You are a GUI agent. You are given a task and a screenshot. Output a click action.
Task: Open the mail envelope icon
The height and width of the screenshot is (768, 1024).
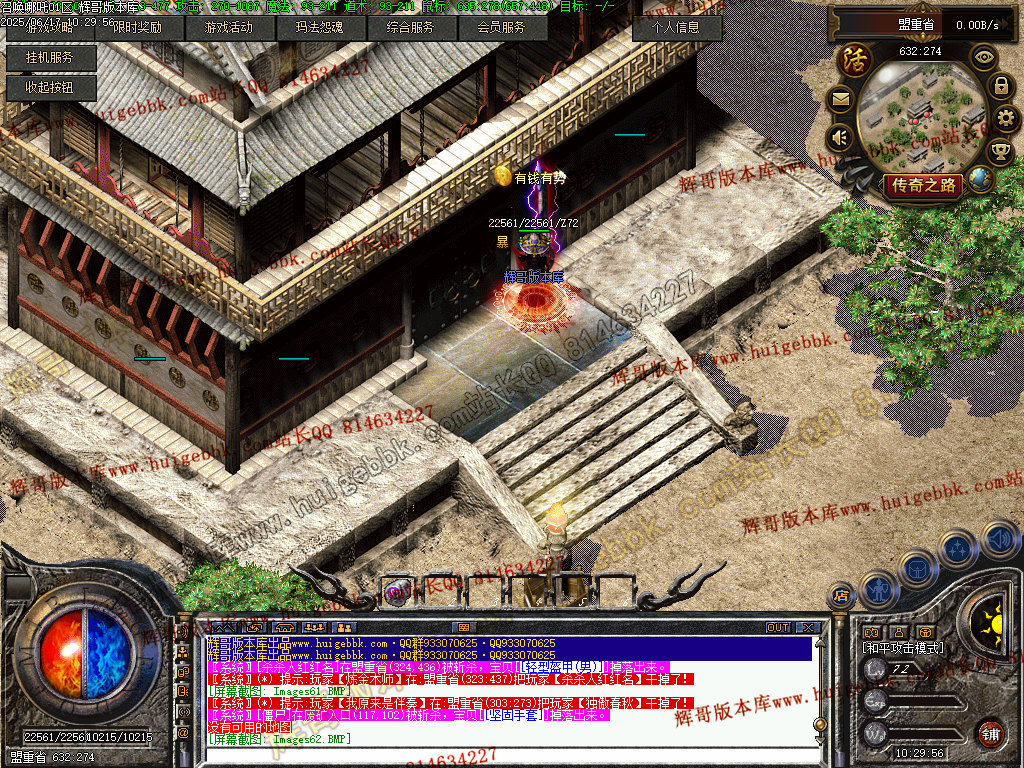coord(840,98)
